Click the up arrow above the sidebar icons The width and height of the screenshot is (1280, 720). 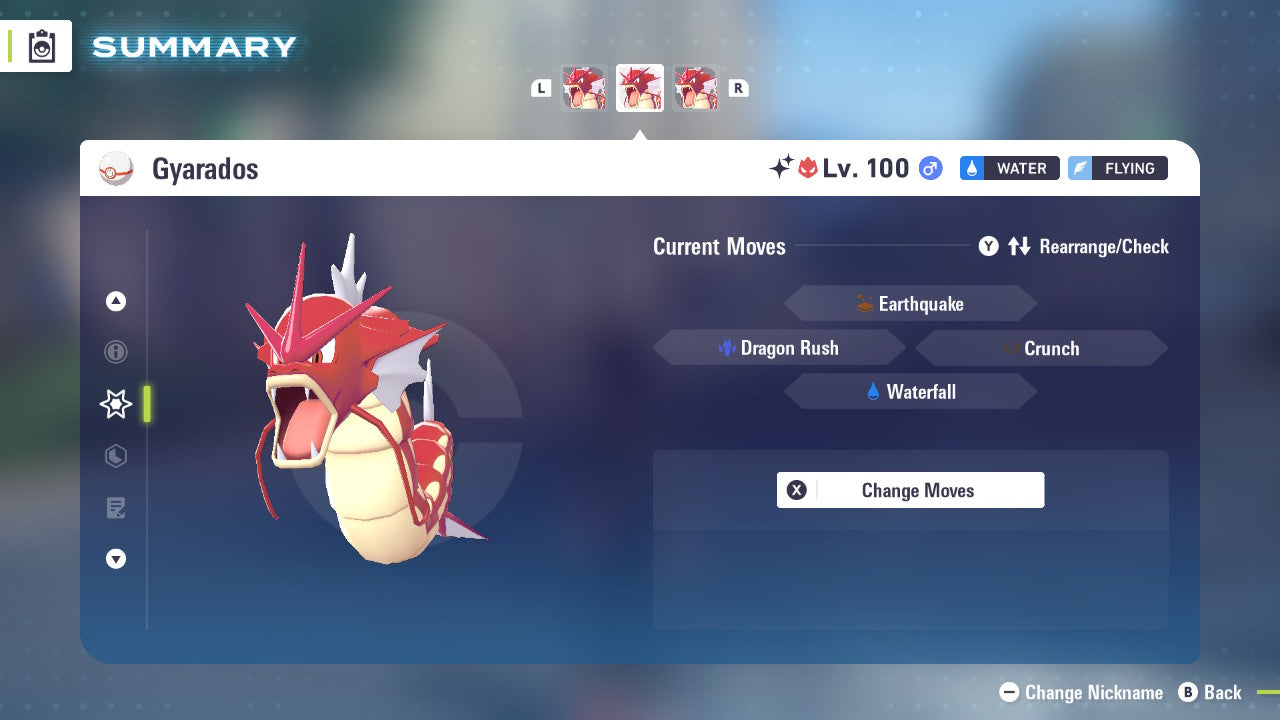[115, 301]
